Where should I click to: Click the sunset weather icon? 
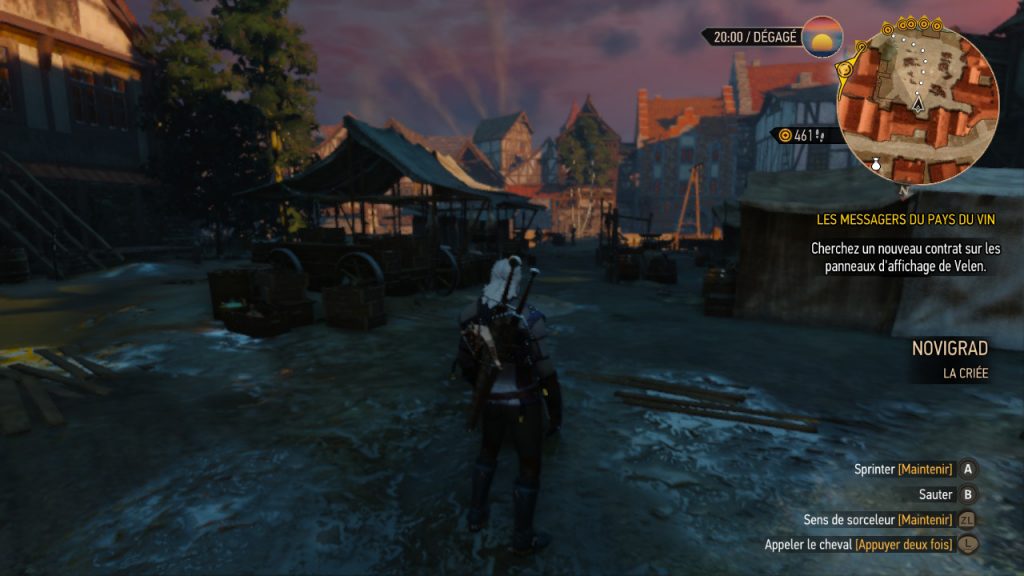[x=822, y=38]
